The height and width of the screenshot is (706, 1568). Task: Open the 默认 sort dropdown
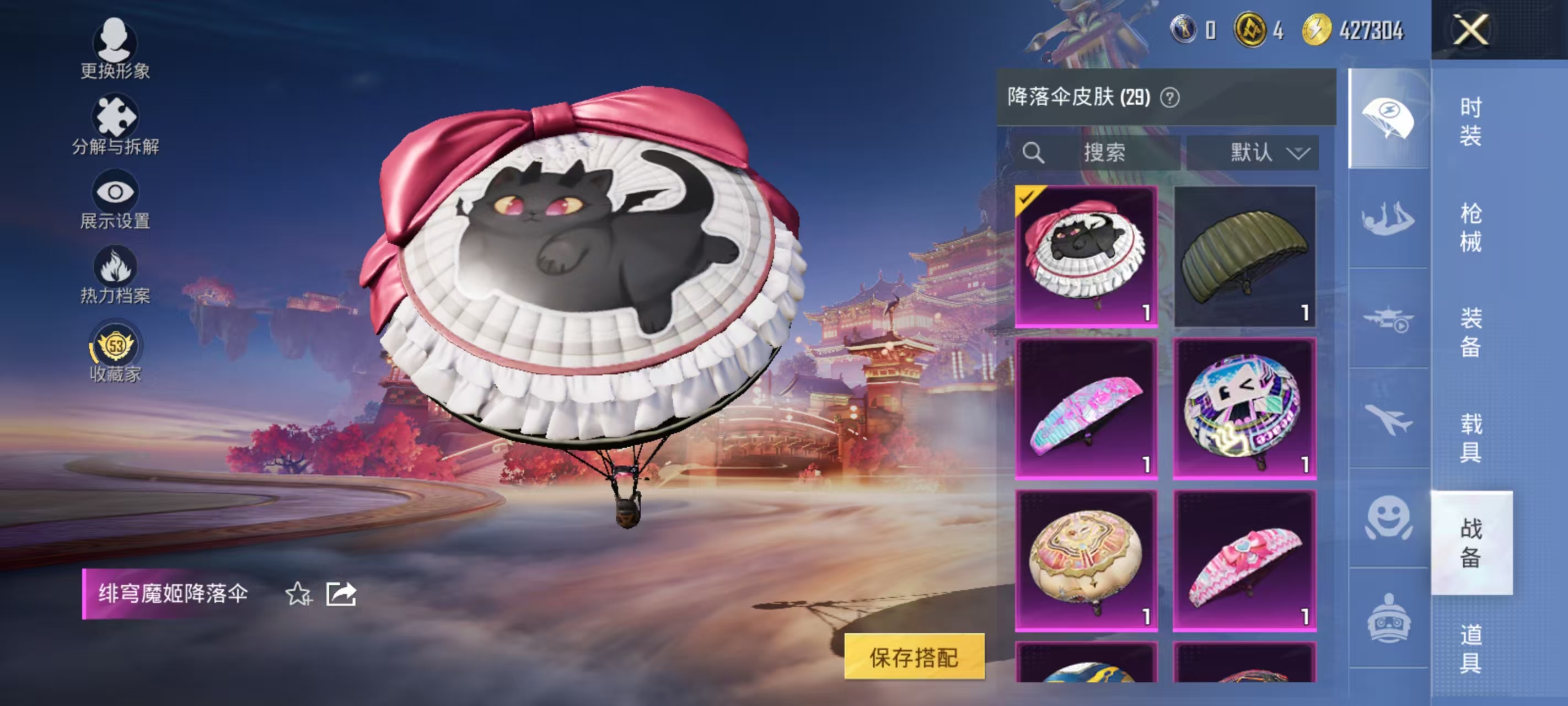point(1254,153)
